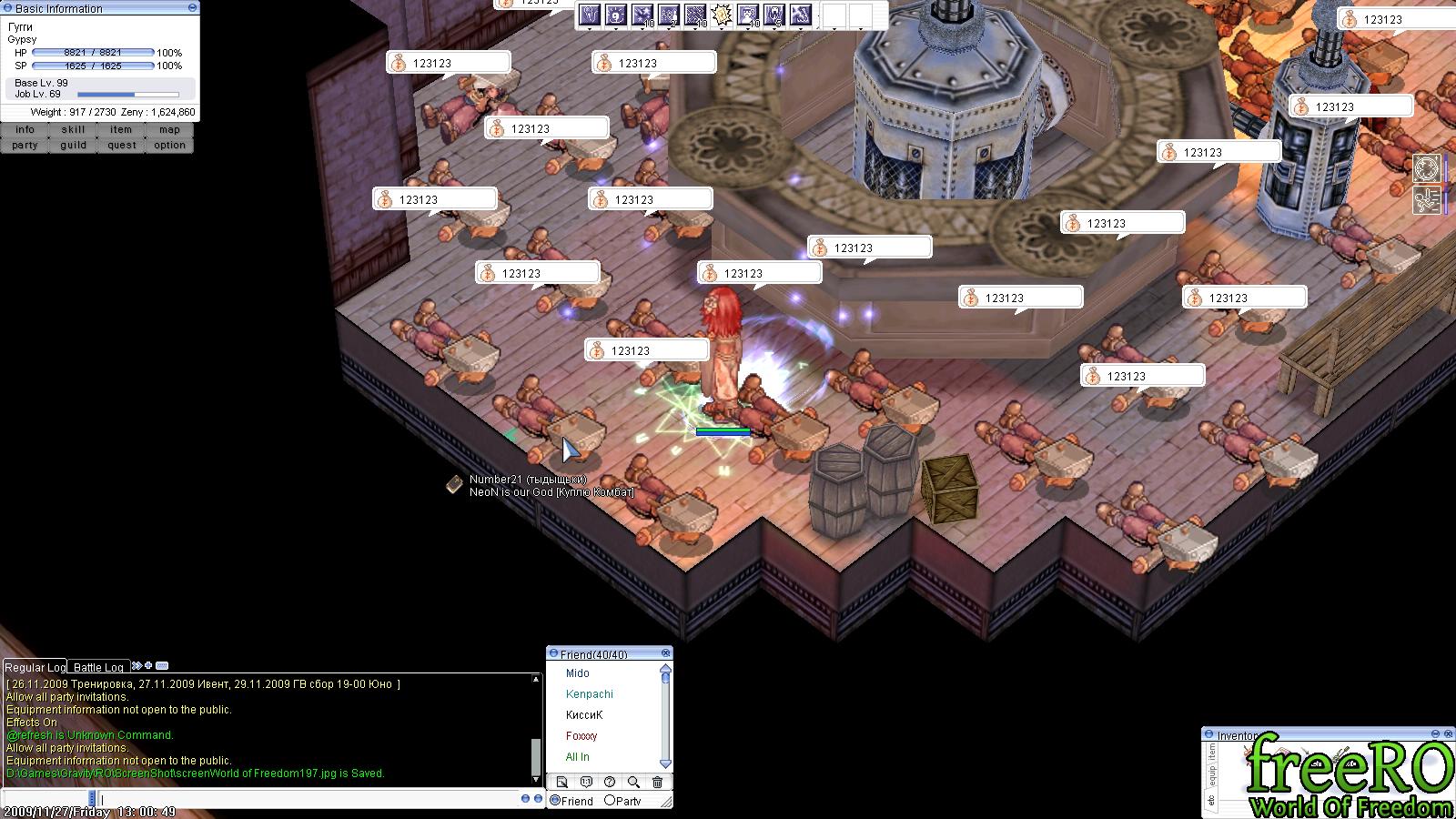Minimize the Basic Information window
The height and width of the screenshot is (819, 1456).
click(192, 8)
